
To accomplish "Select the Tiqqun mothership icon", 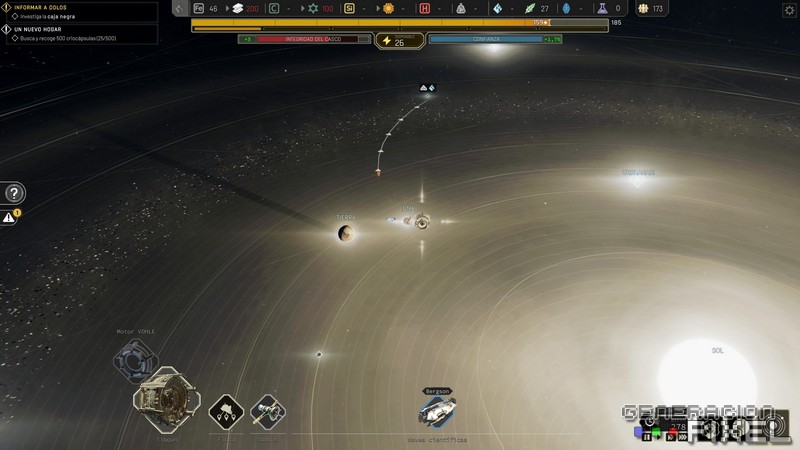I will tap(165, 400).
